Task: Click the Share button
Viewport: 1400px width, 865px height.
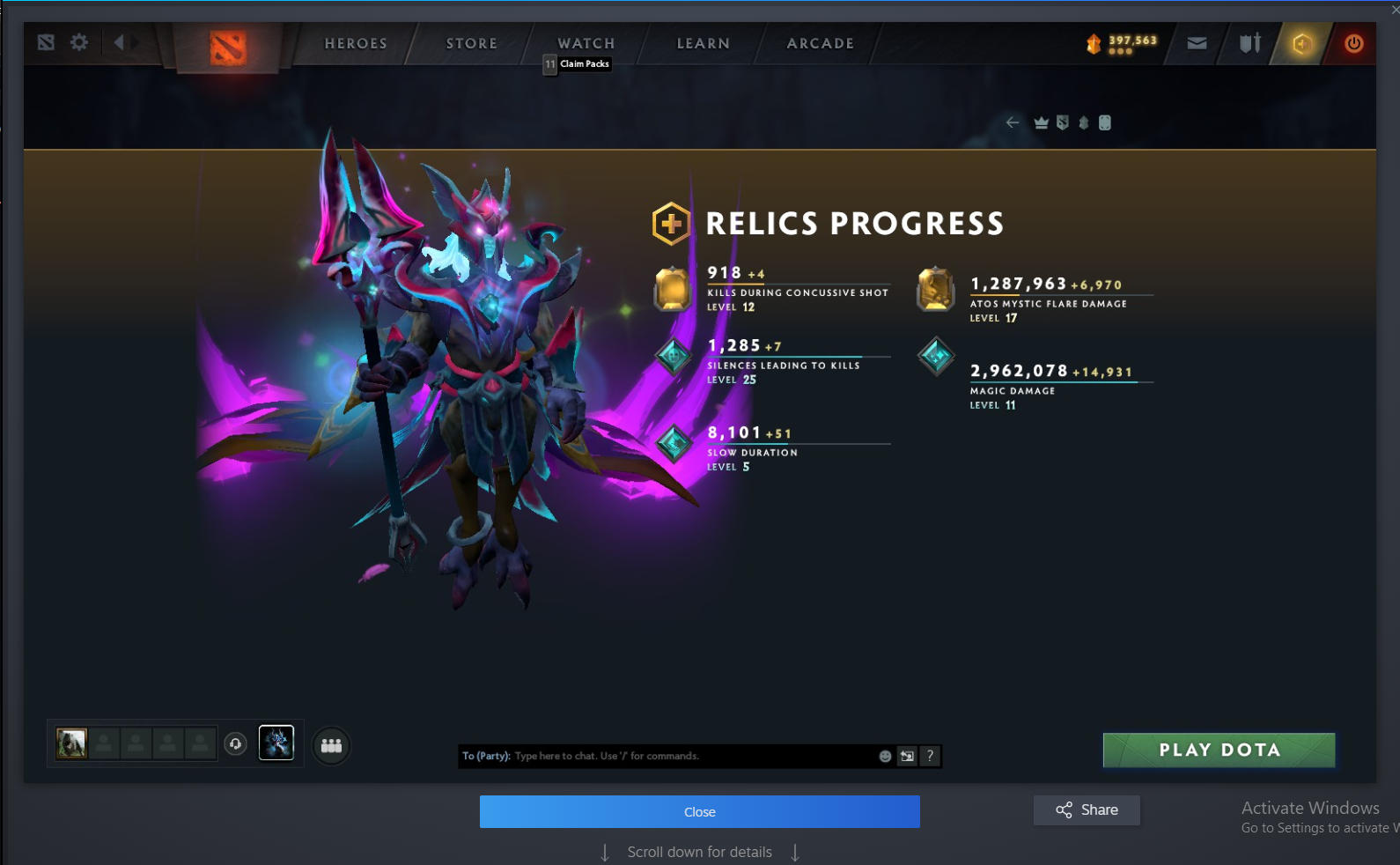Action: pyautogui.click(x=1087, y=810)
